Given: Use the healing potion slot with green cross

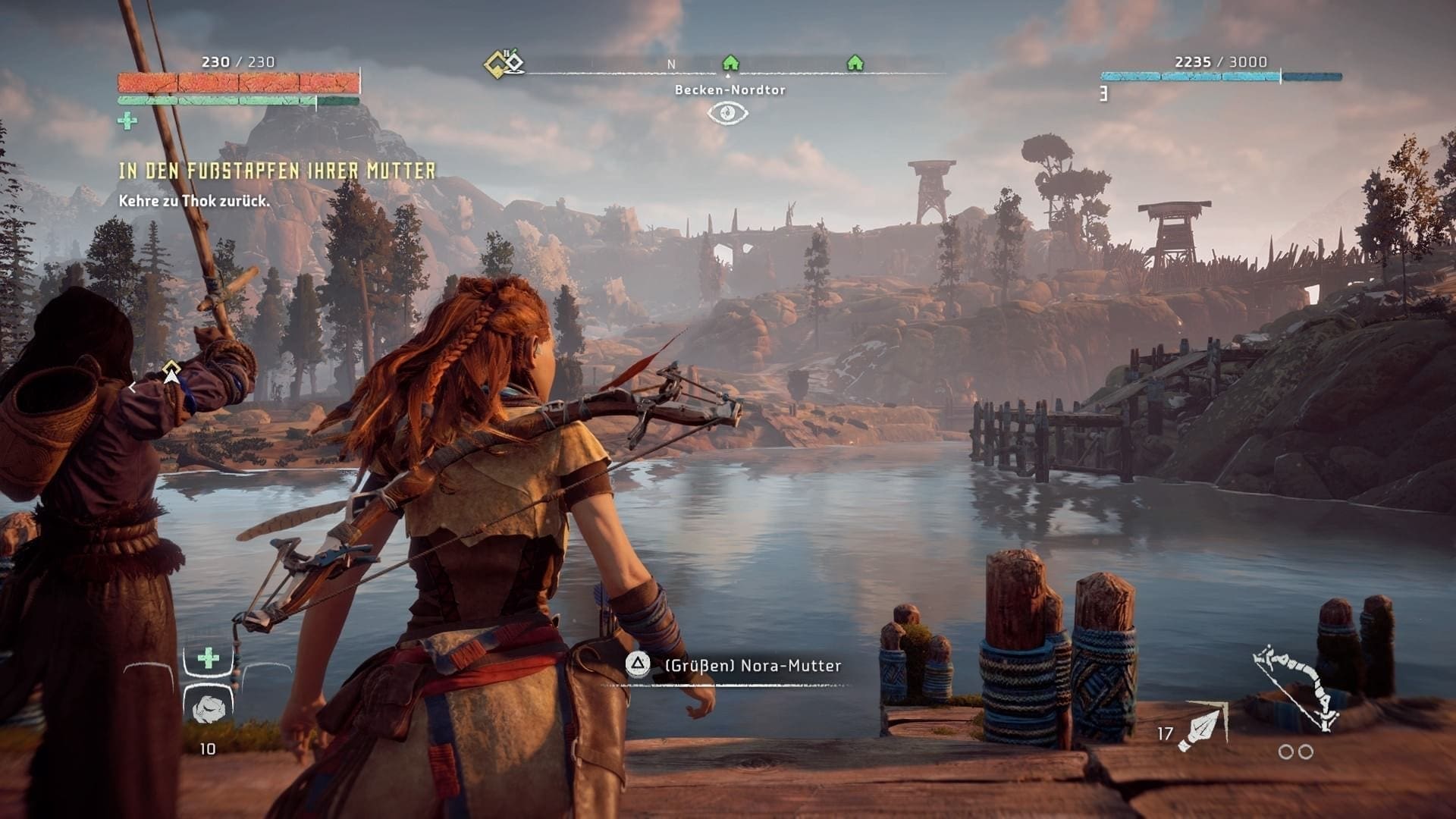Looking at the screenshot, I should (x=209, y=658).
